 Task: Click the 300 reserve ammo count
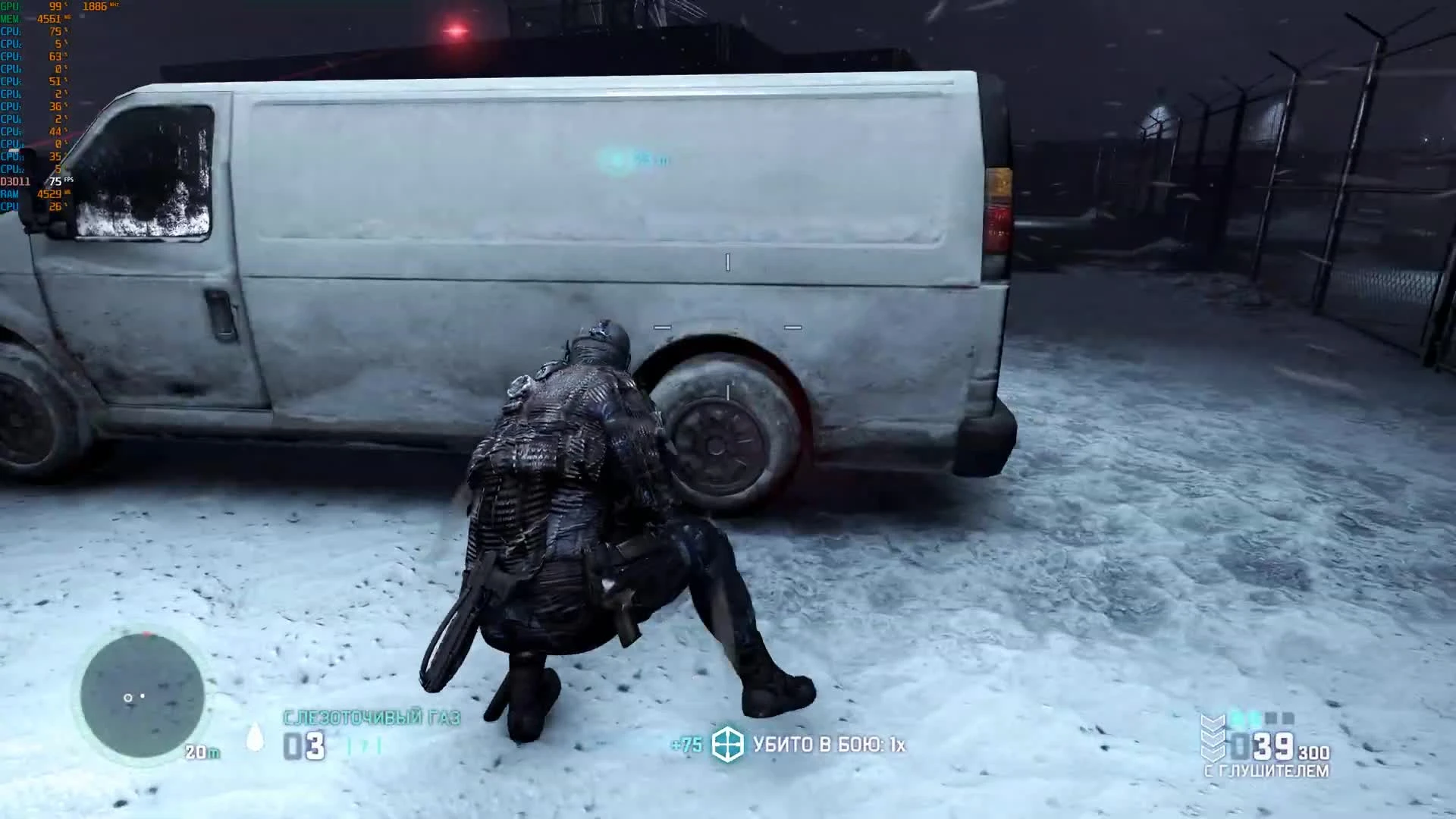point(1313,752)
